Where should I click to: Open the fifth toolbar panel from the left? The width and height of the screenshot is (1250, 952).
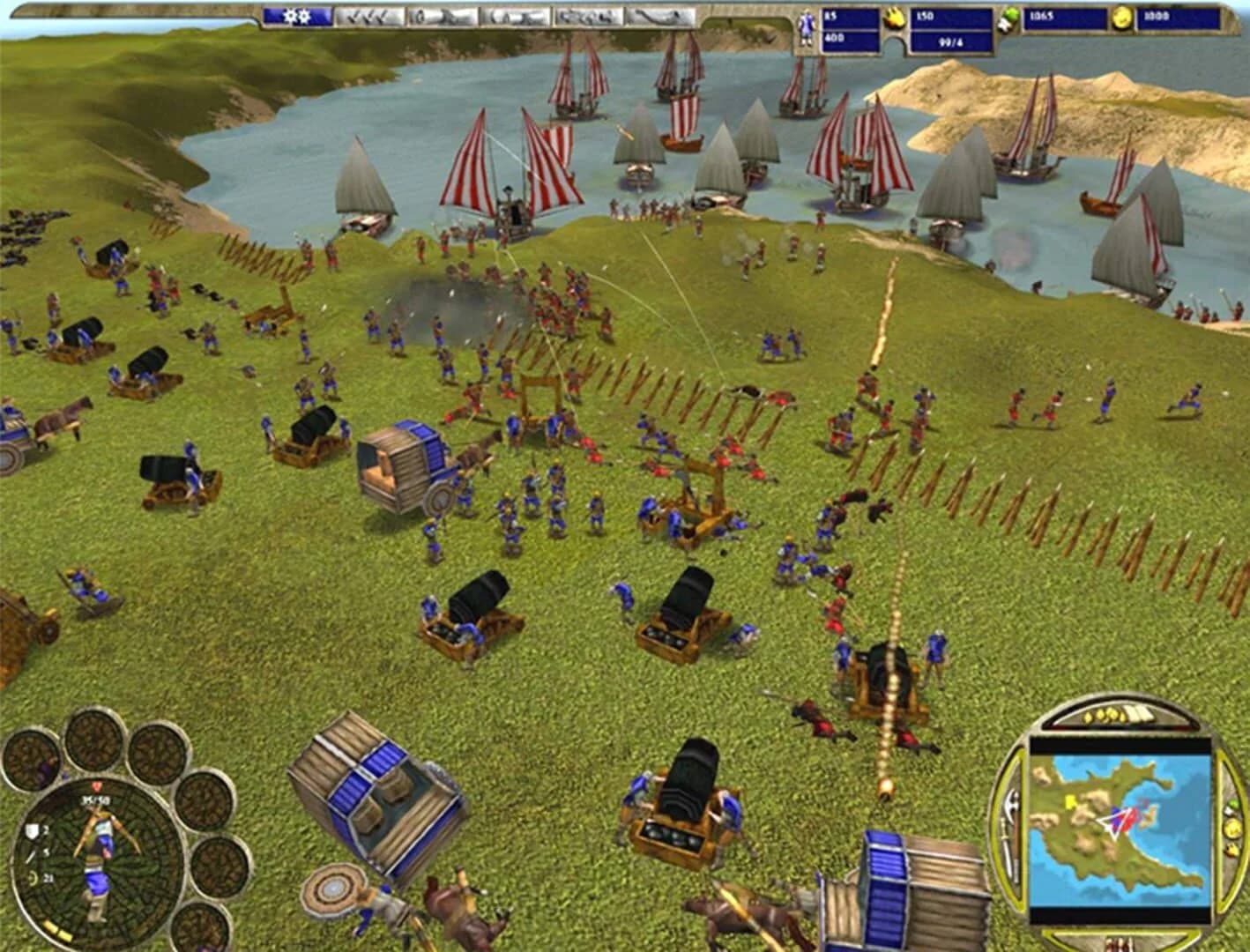pyautogui.click(x=589, y=16)
